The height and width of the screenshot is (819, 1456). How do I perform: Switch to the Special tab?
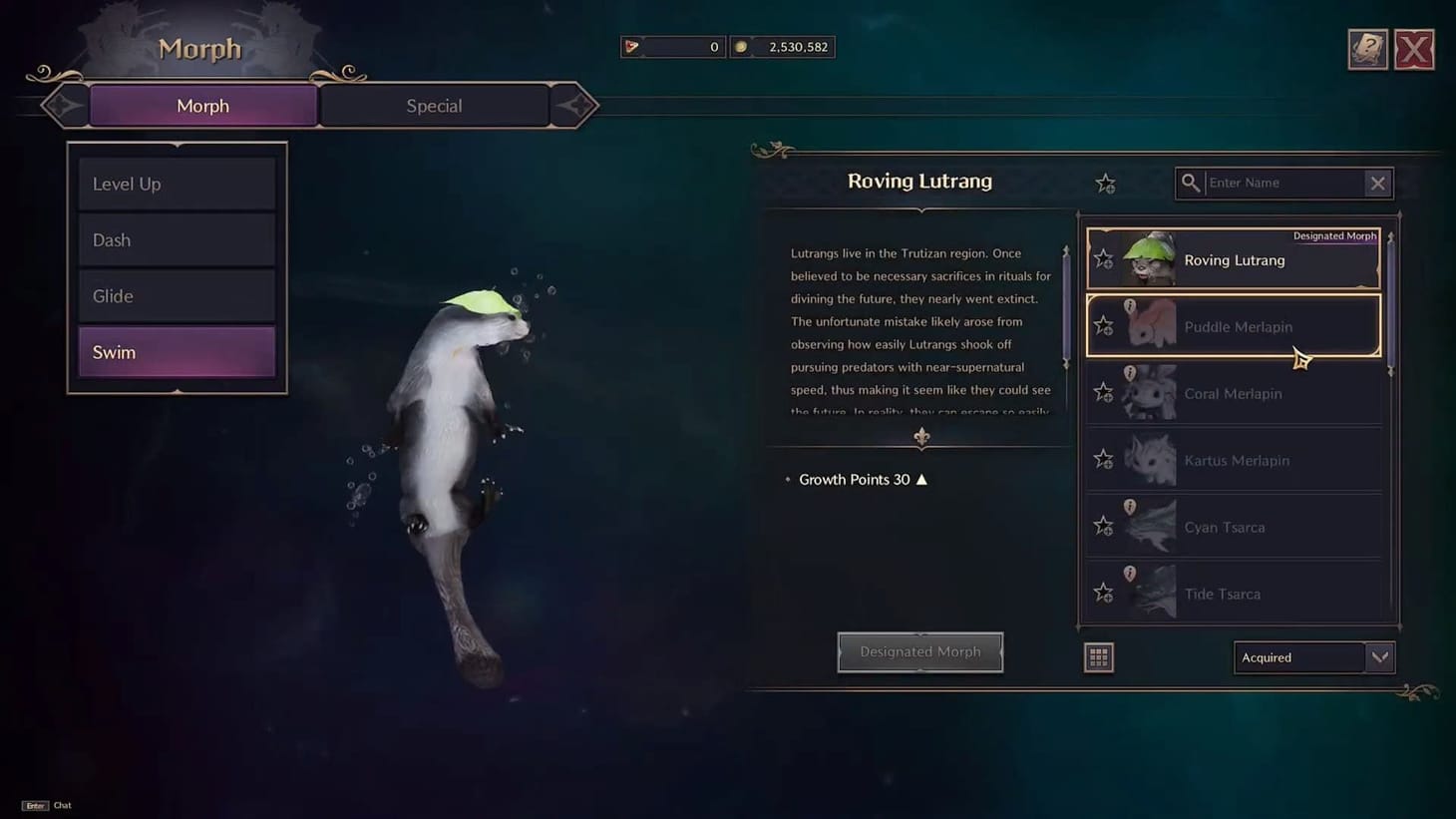click(x=434, y=105)
